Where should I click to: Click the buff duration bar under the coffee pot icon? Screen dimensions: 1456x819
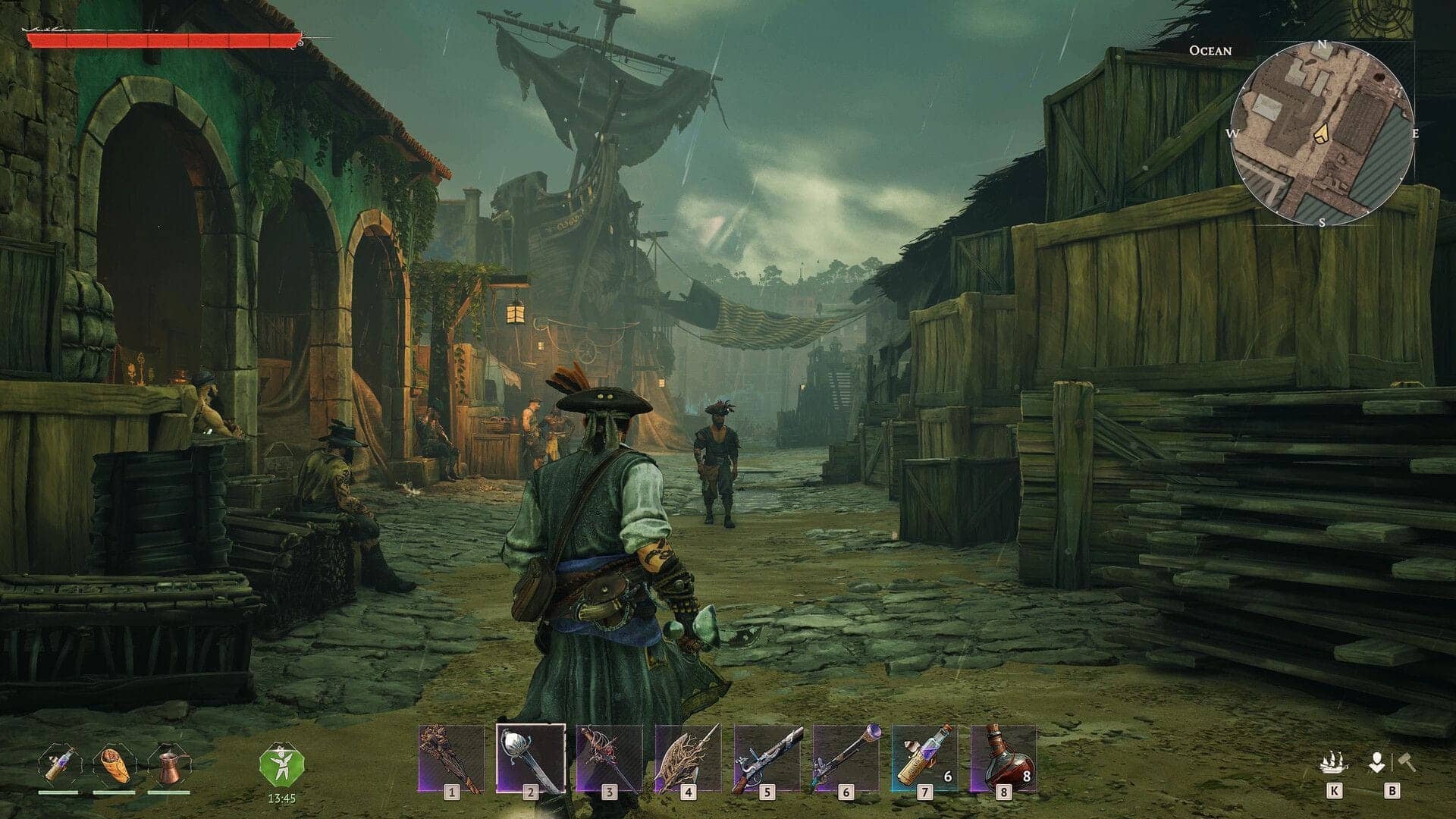(171, 792)
